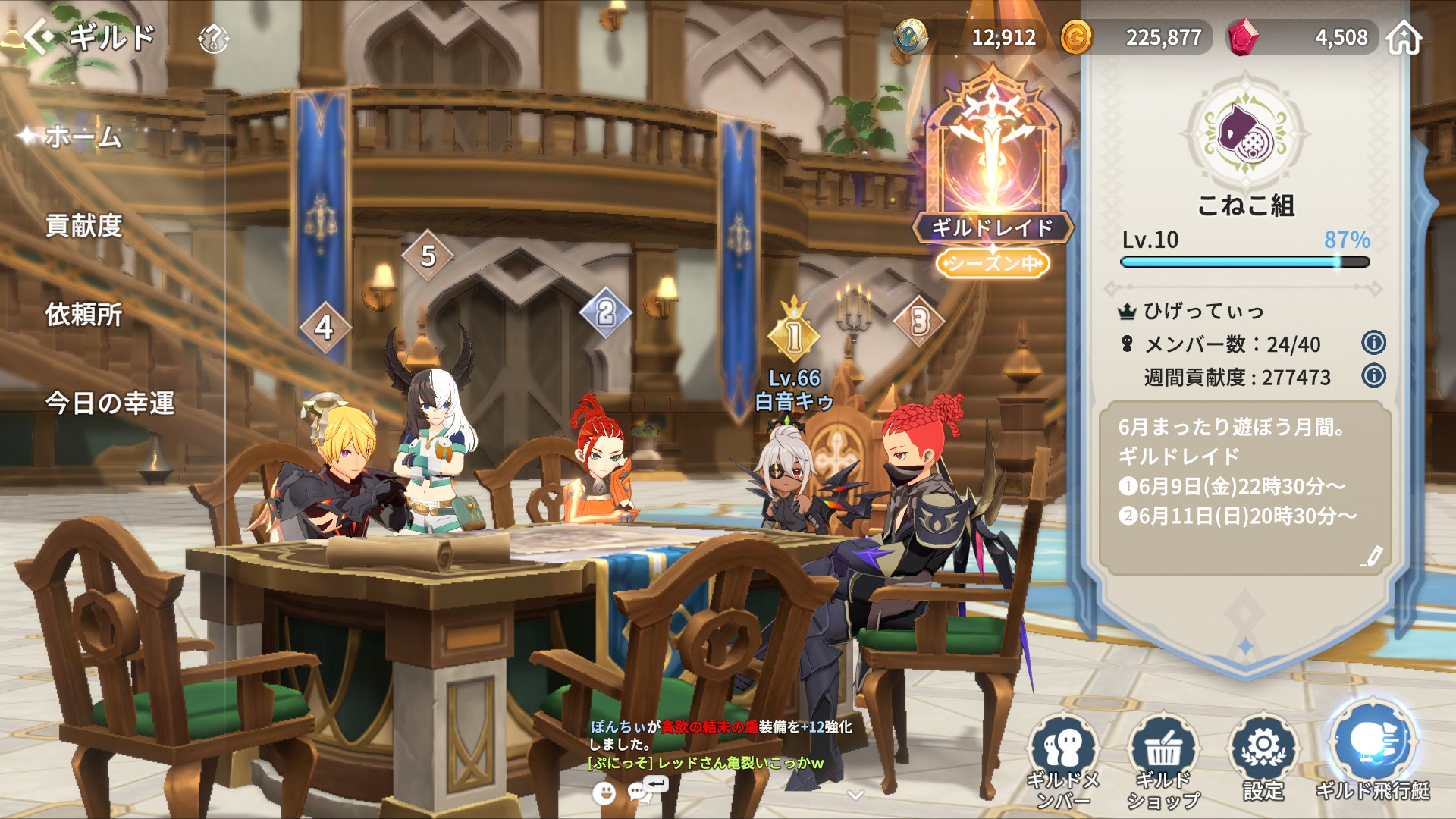The width and height of the screenshot is (1456, 819).
Task: Expand the chat log arrow
Action: point(855,795)
